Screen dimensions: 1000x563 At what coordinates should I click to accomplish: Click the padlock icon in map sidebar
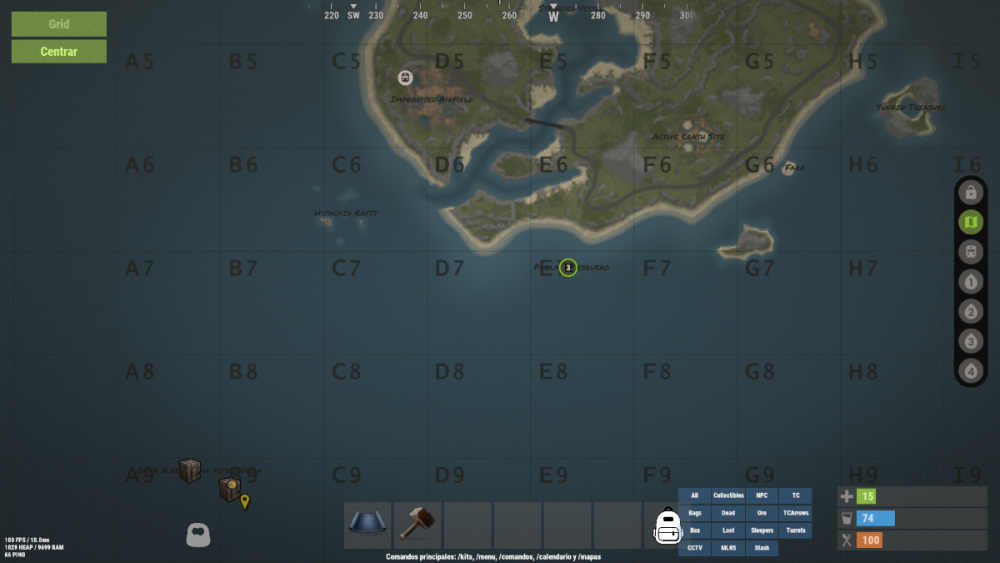tap(970, 192)
